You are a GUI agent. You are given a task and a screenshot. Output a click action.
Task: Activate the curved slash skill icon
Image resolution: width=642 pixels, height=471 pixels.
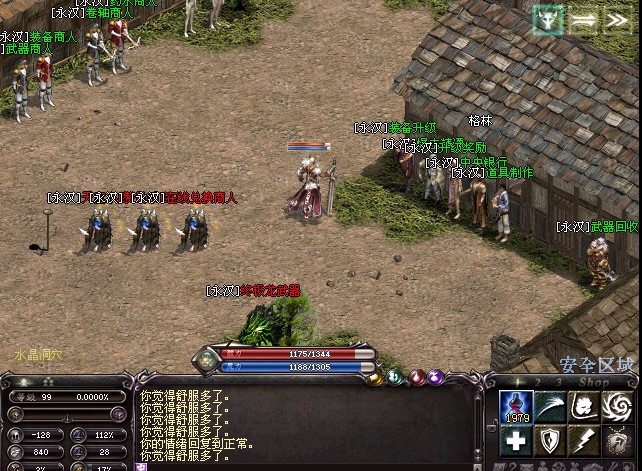point(550,407)
